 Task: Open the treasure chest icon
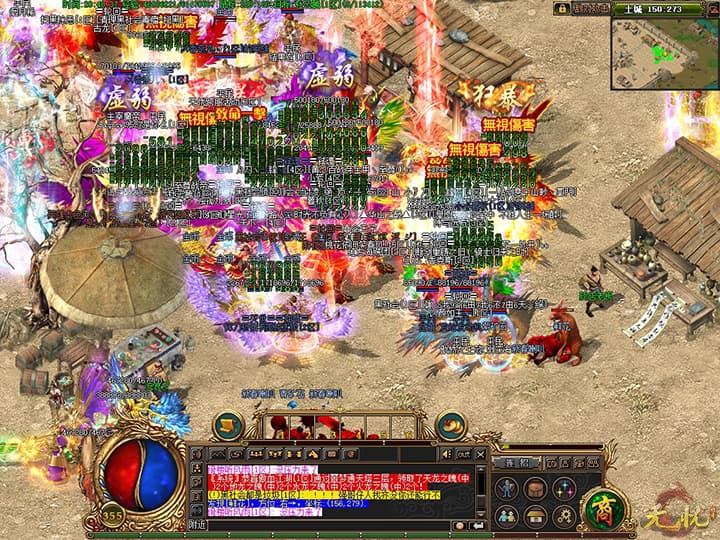coord(536,516)
